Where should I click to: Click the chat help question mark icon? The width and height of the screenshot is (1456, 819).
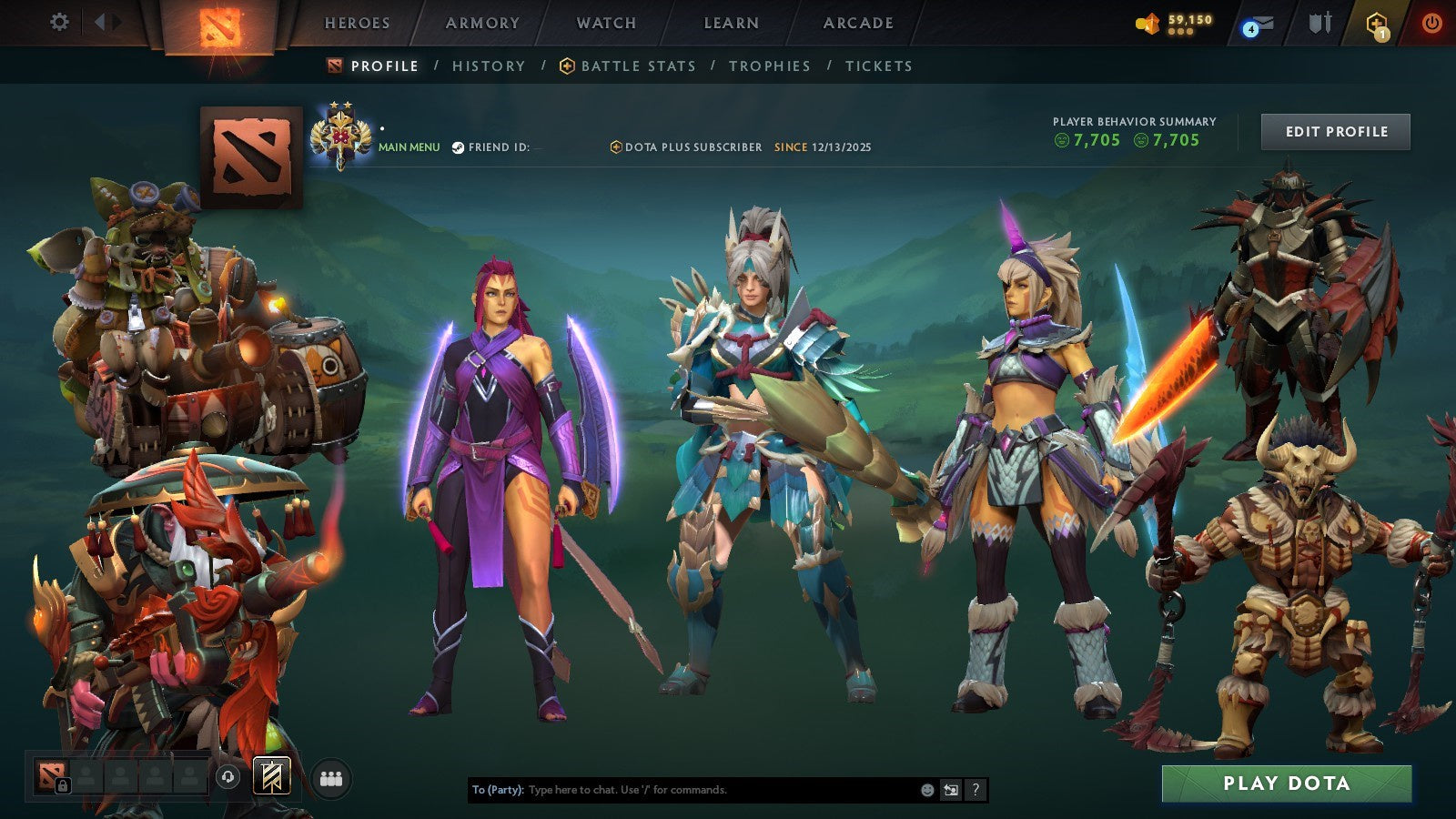976,791
